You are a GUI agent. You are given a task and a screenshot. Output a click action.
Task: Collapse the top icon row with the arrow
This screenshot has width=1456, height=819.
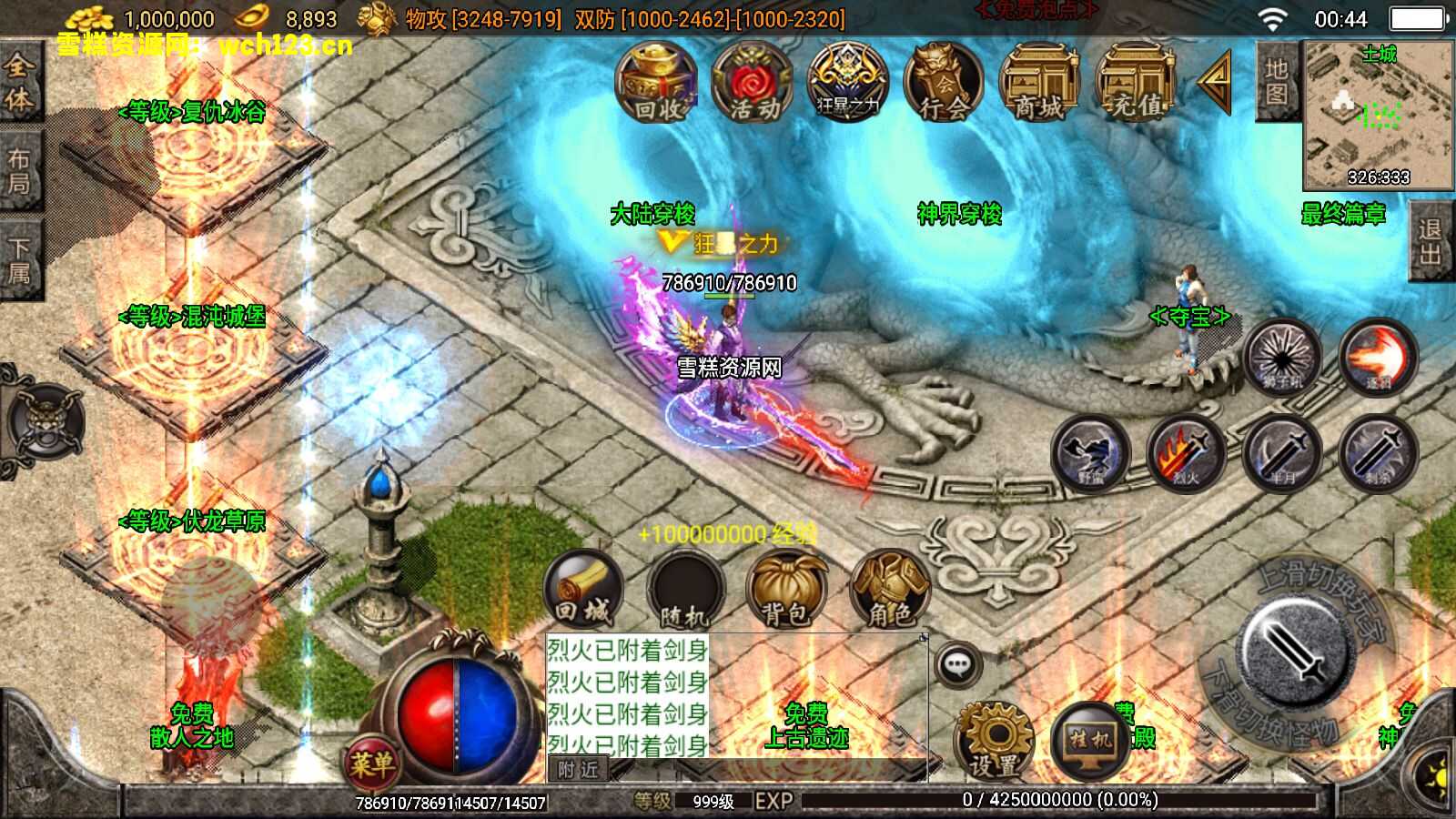point(1215,82)
